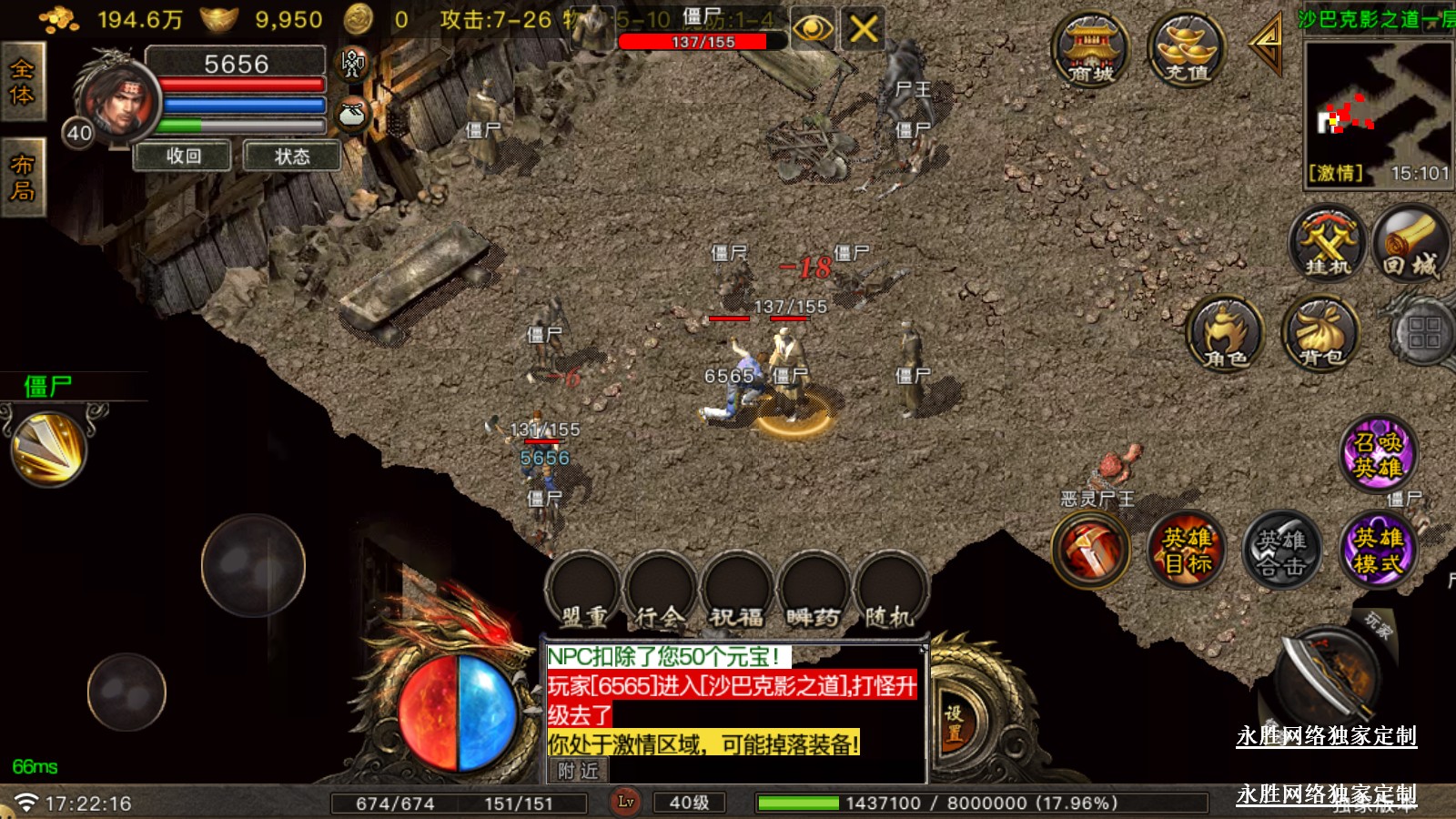Open the 充值 recharge icon
This screenshot has height=819, width=1456.
1186,49
